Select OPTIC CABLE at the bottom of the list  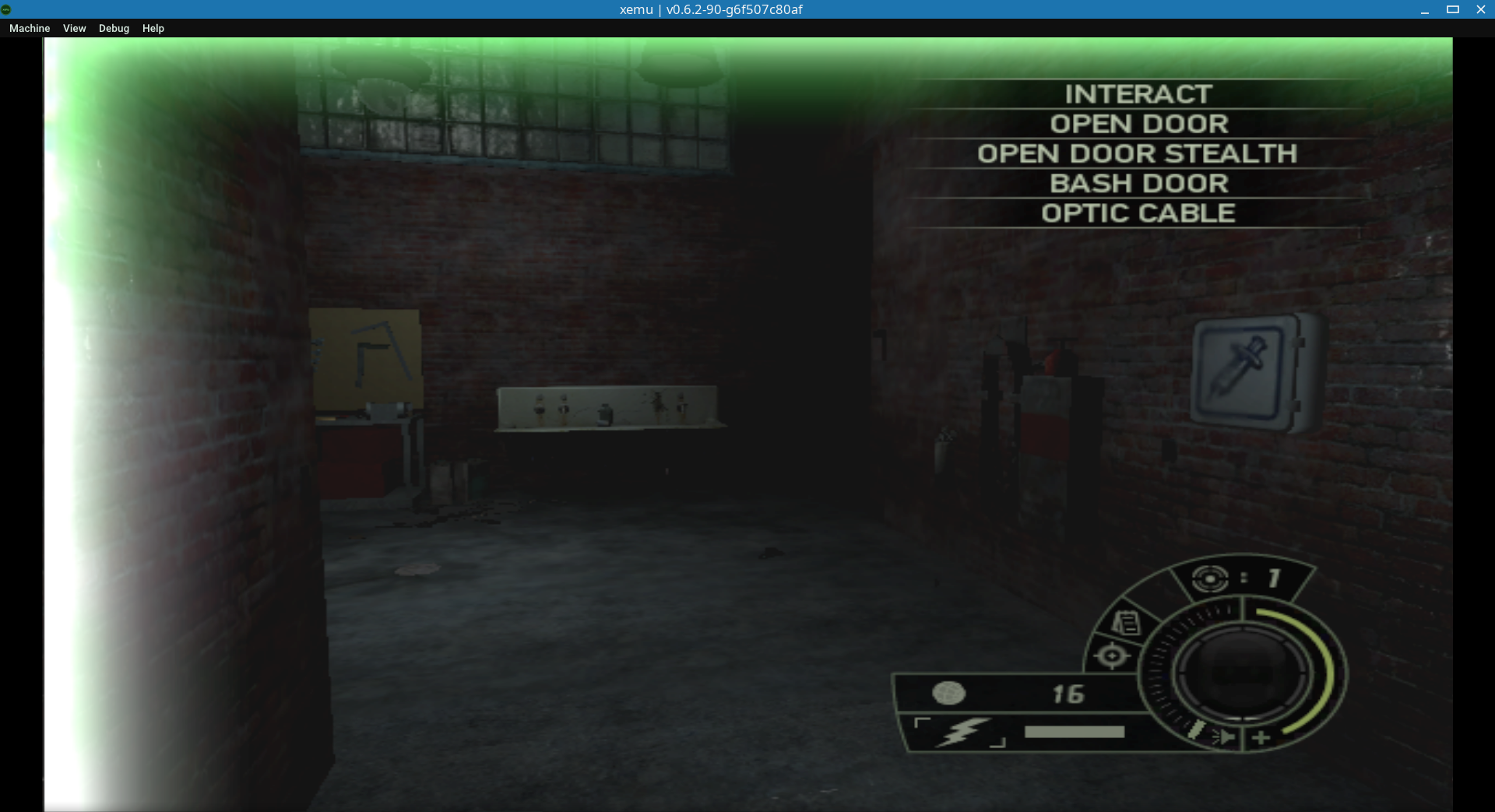click(x=1138, y=212)
